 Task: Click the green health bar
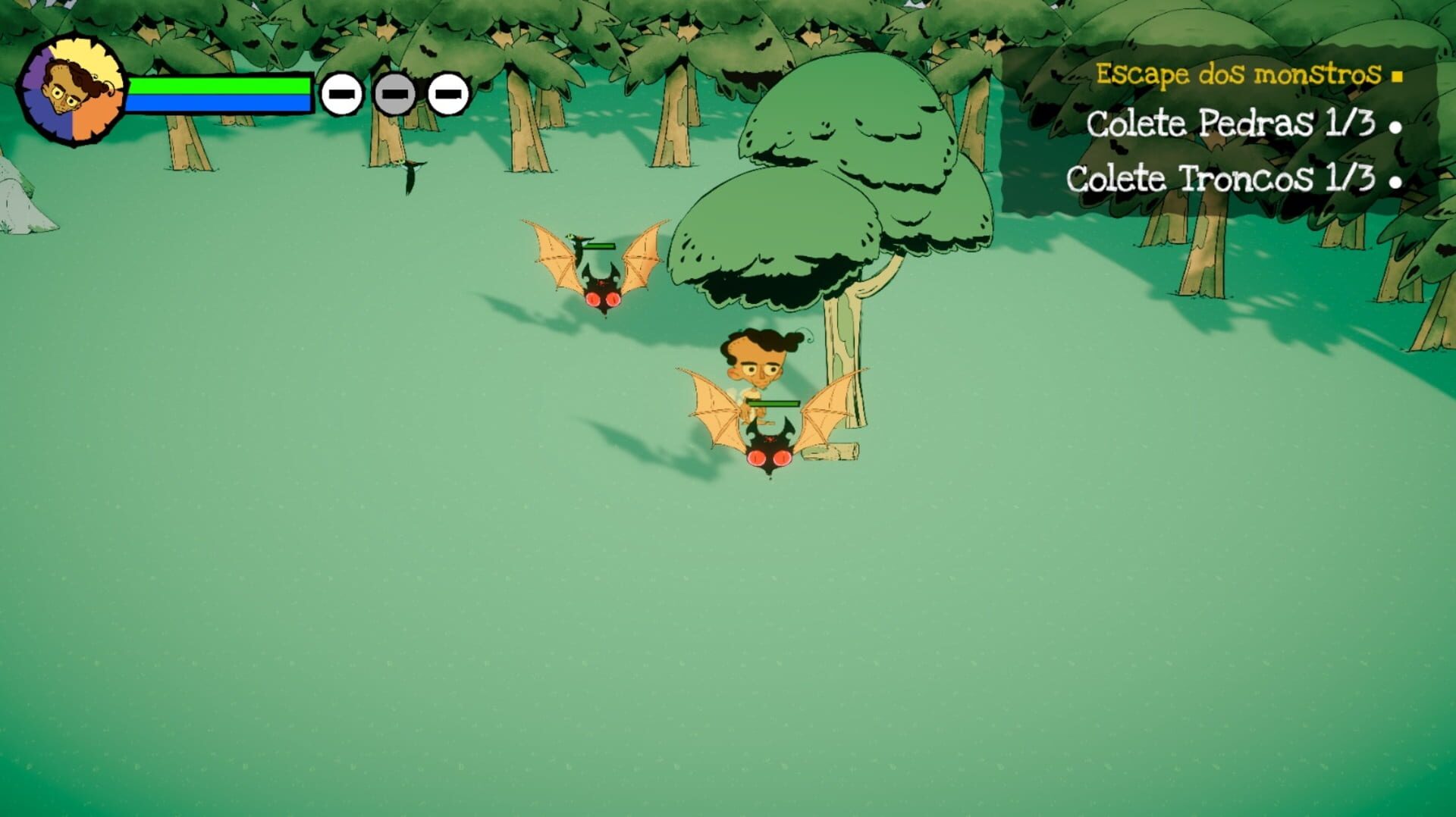click(220, 86)
